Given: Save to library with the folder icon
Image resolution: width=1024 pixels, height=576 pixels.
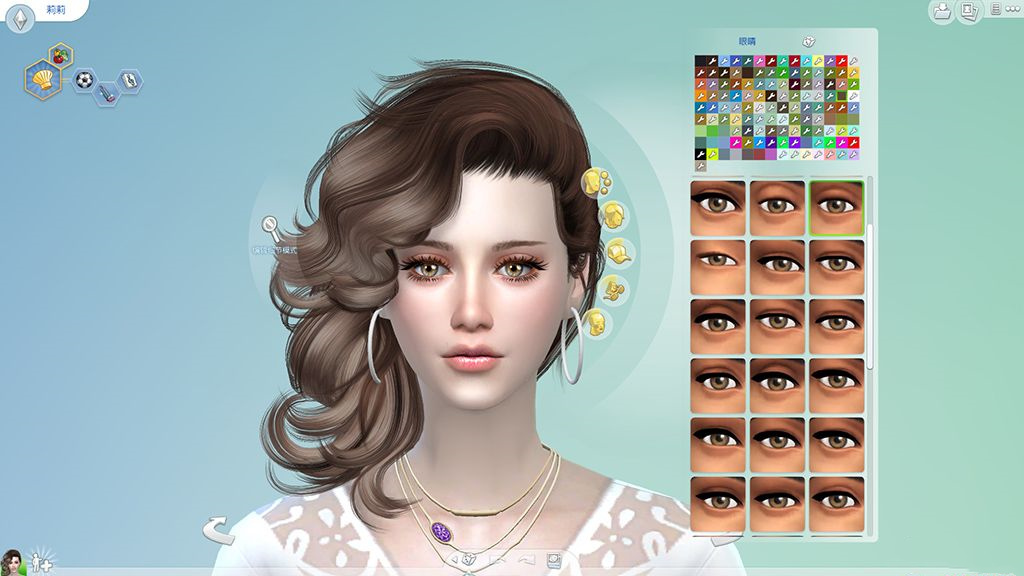Looking at the screenshot, I should click(941, 12).
